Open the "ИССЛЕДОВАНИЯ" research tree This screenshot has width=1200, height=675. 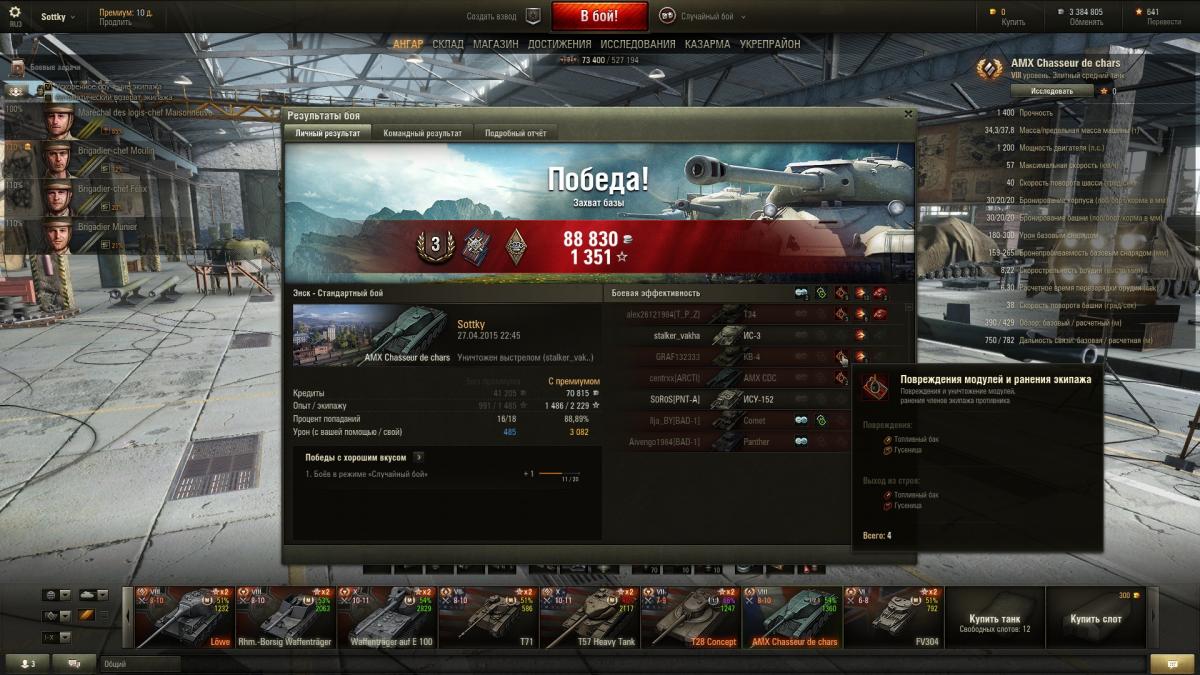coord(638,44)
